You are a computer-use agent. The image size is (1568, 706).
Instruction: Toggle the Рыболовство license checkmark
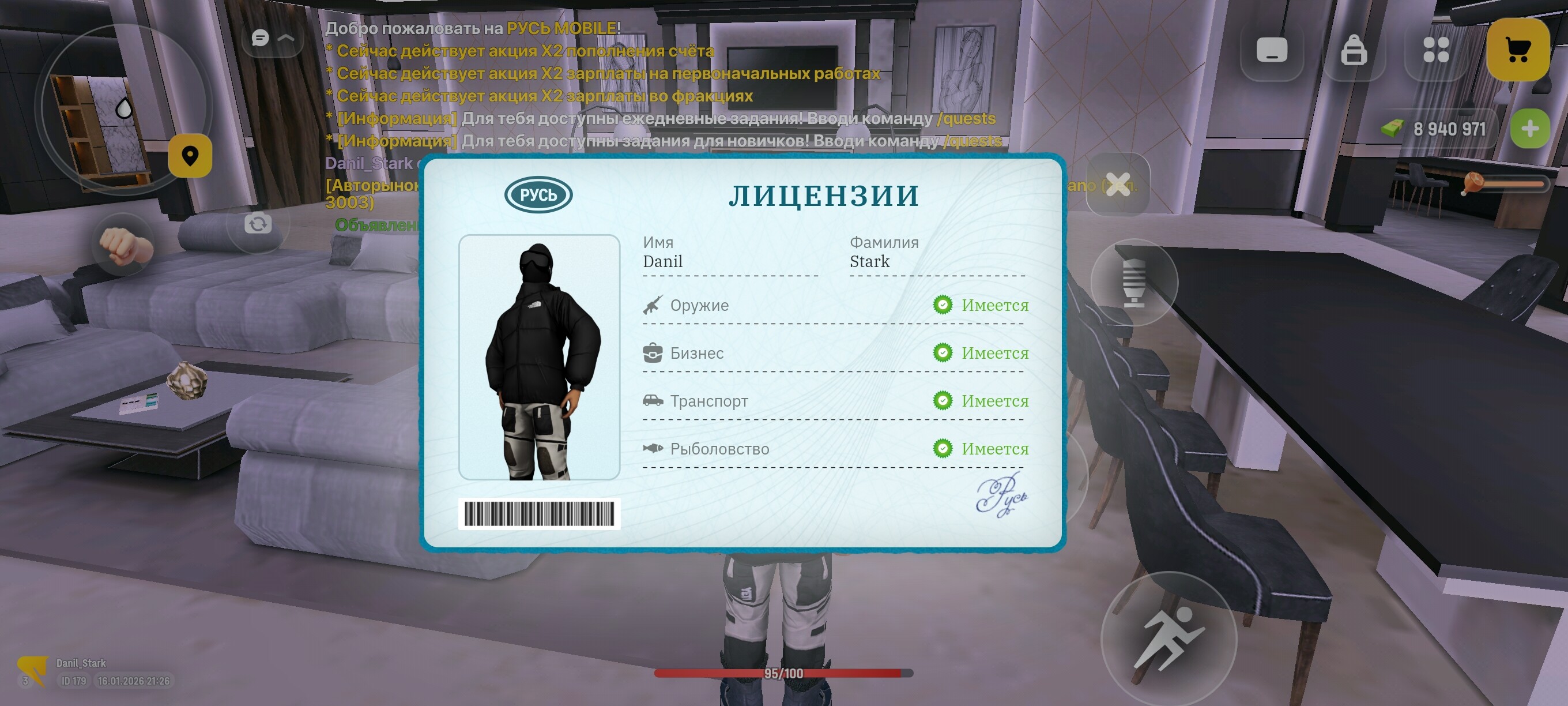(944, 448)
